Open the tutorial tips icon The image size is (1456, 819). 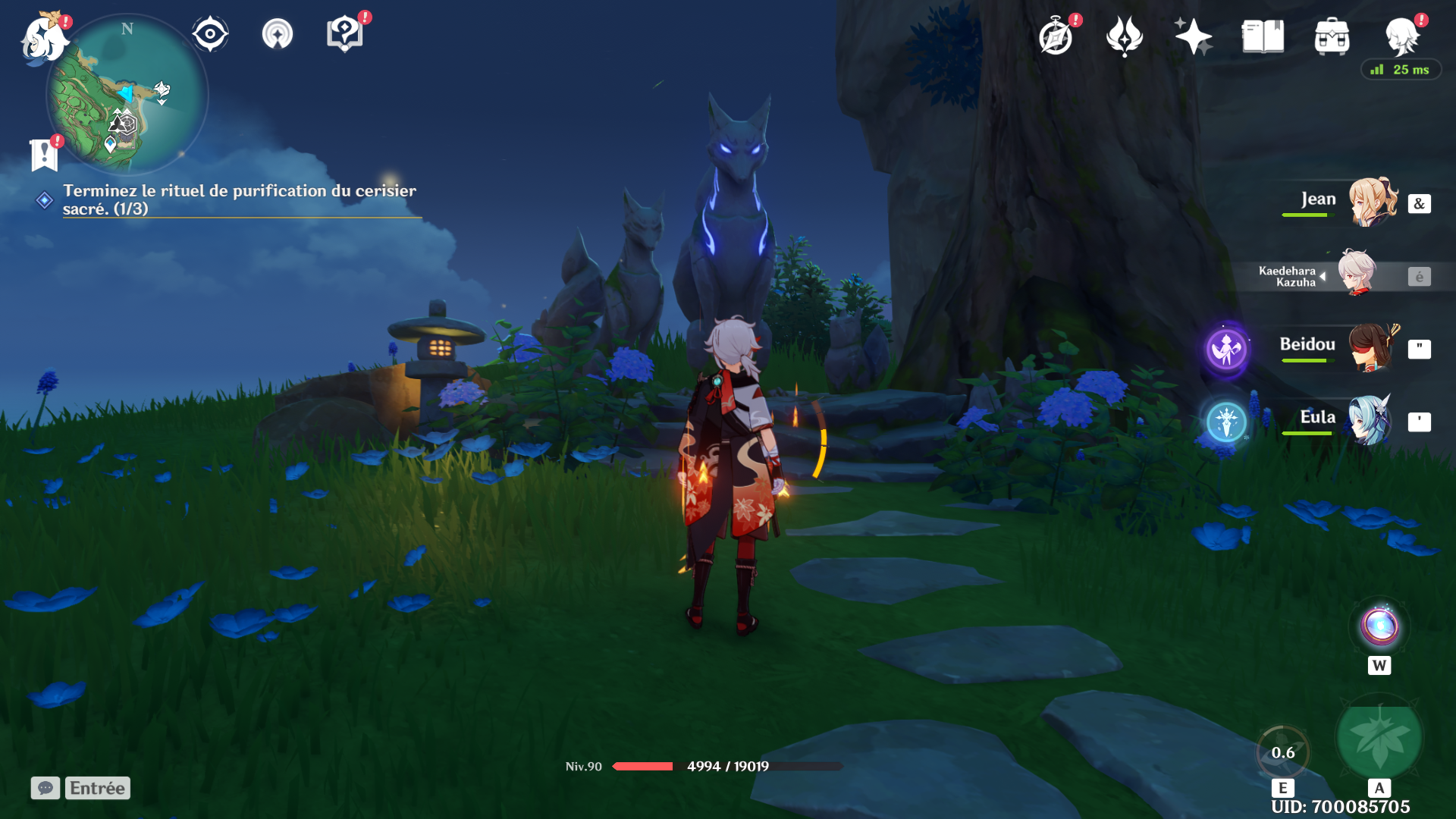pos(344,34)
